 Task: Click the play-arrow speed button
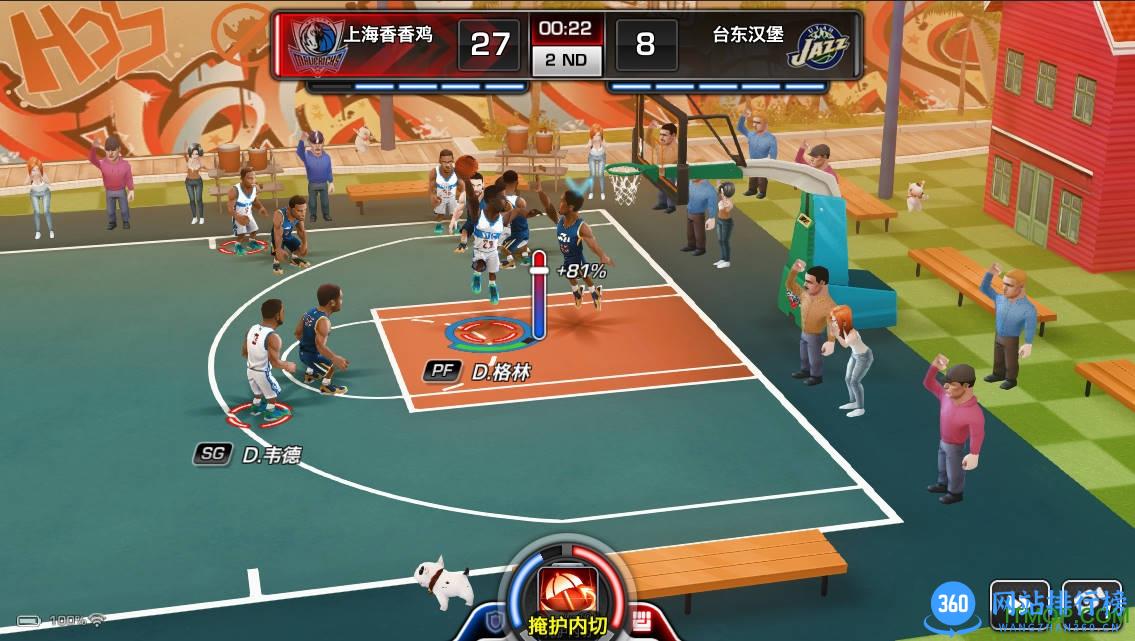pyautogui.click(x=1020, y=603)
